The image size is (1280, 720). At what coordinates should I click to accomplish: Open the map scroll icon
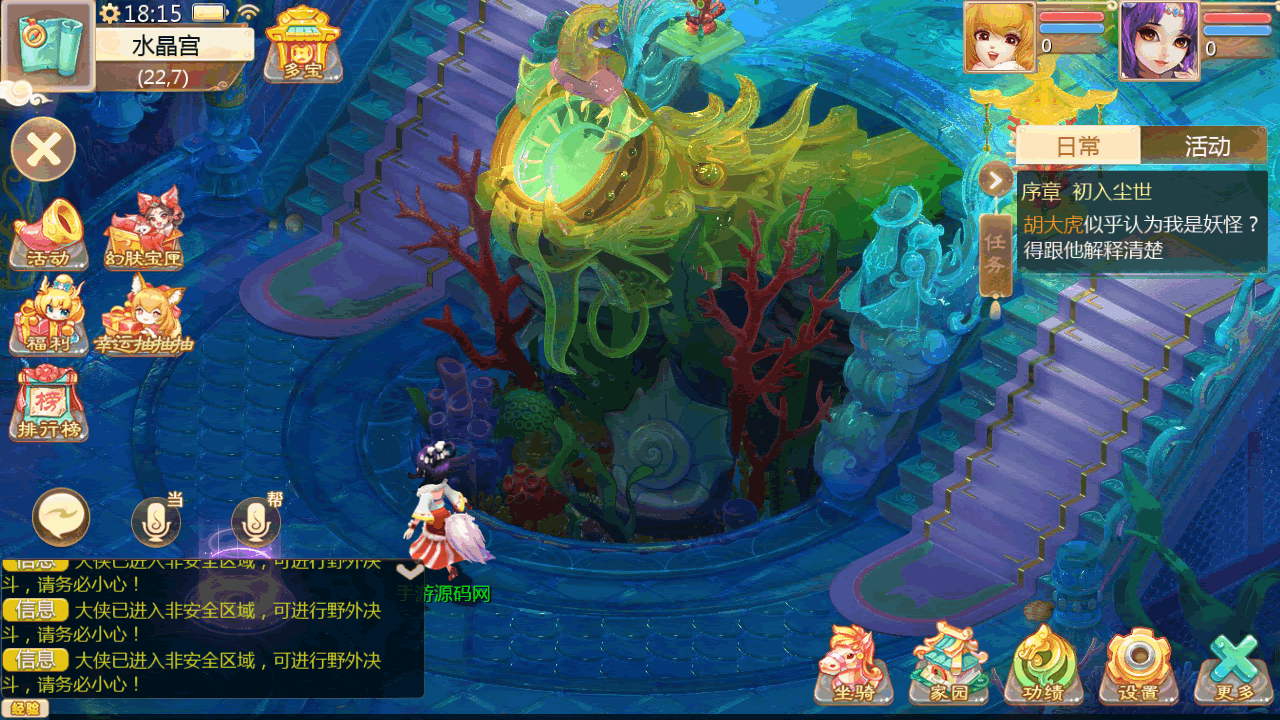(49, 45)
